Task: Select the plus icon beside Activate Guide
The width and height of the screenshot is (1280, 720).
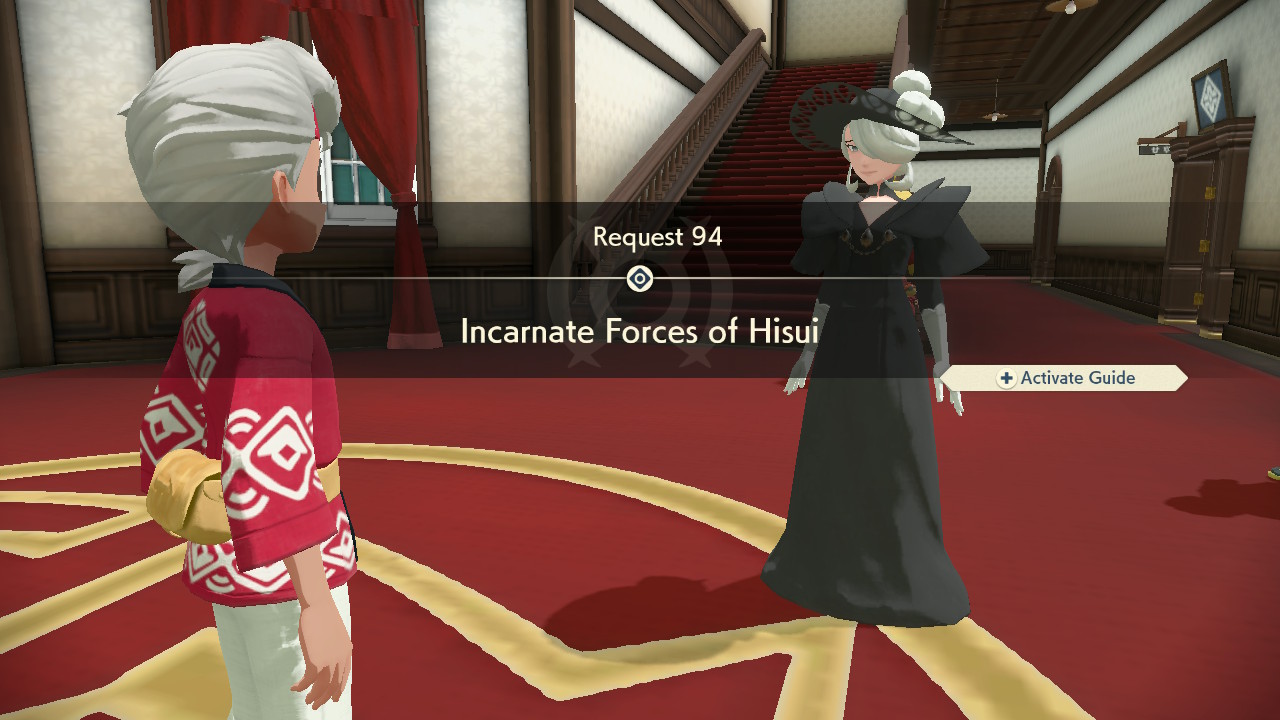Action: point(1005,378)
